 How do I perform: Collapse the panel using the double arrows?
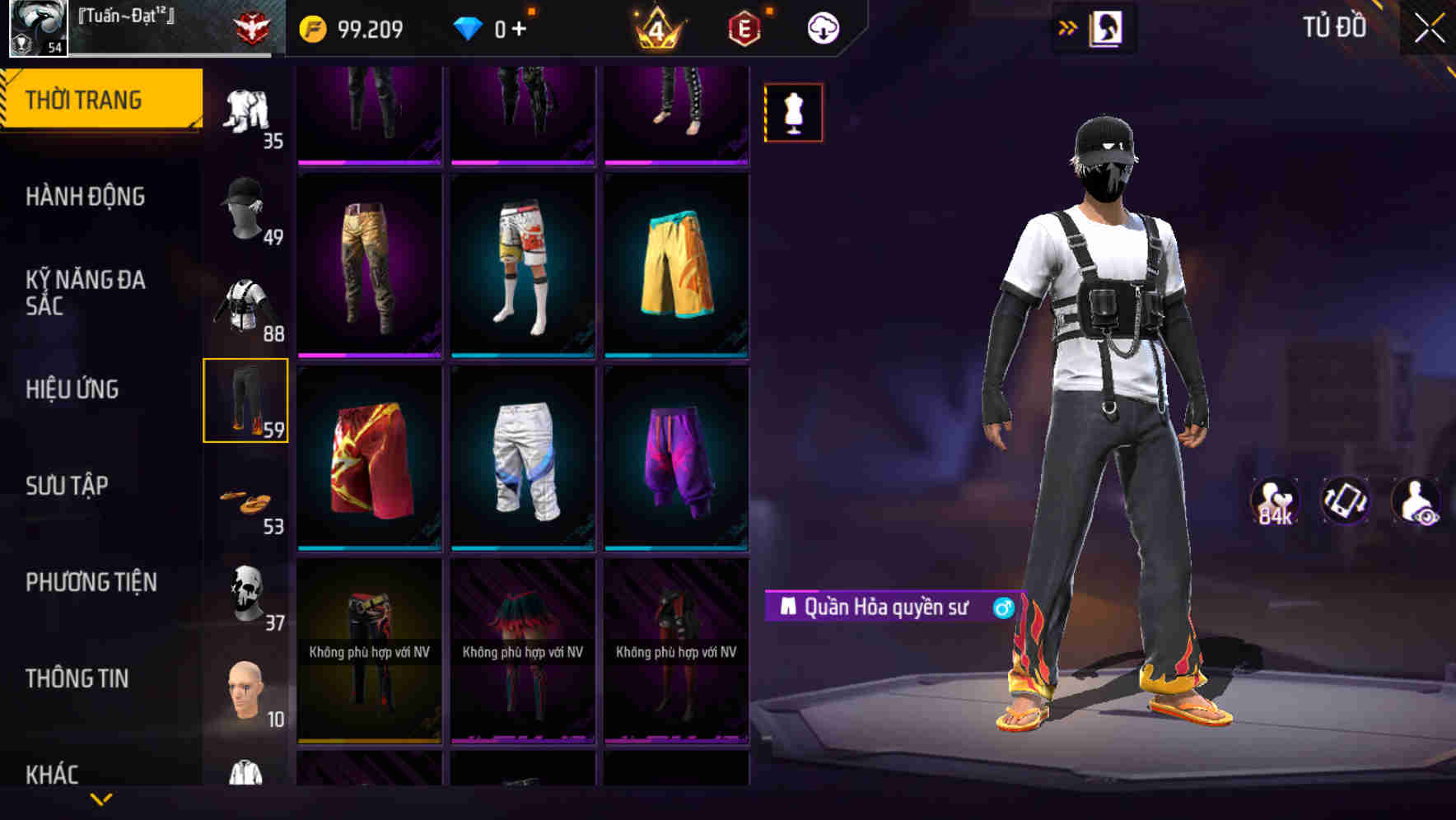1068,27
